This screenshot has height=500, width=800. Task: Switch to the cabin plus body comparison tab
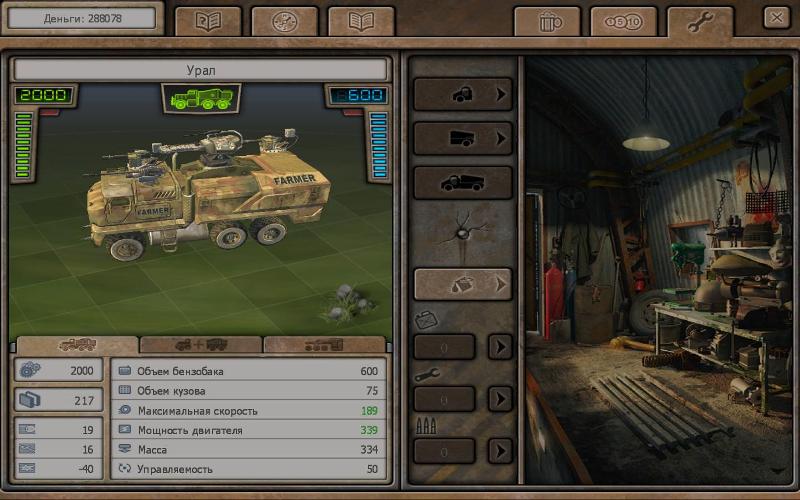(201, 345)
